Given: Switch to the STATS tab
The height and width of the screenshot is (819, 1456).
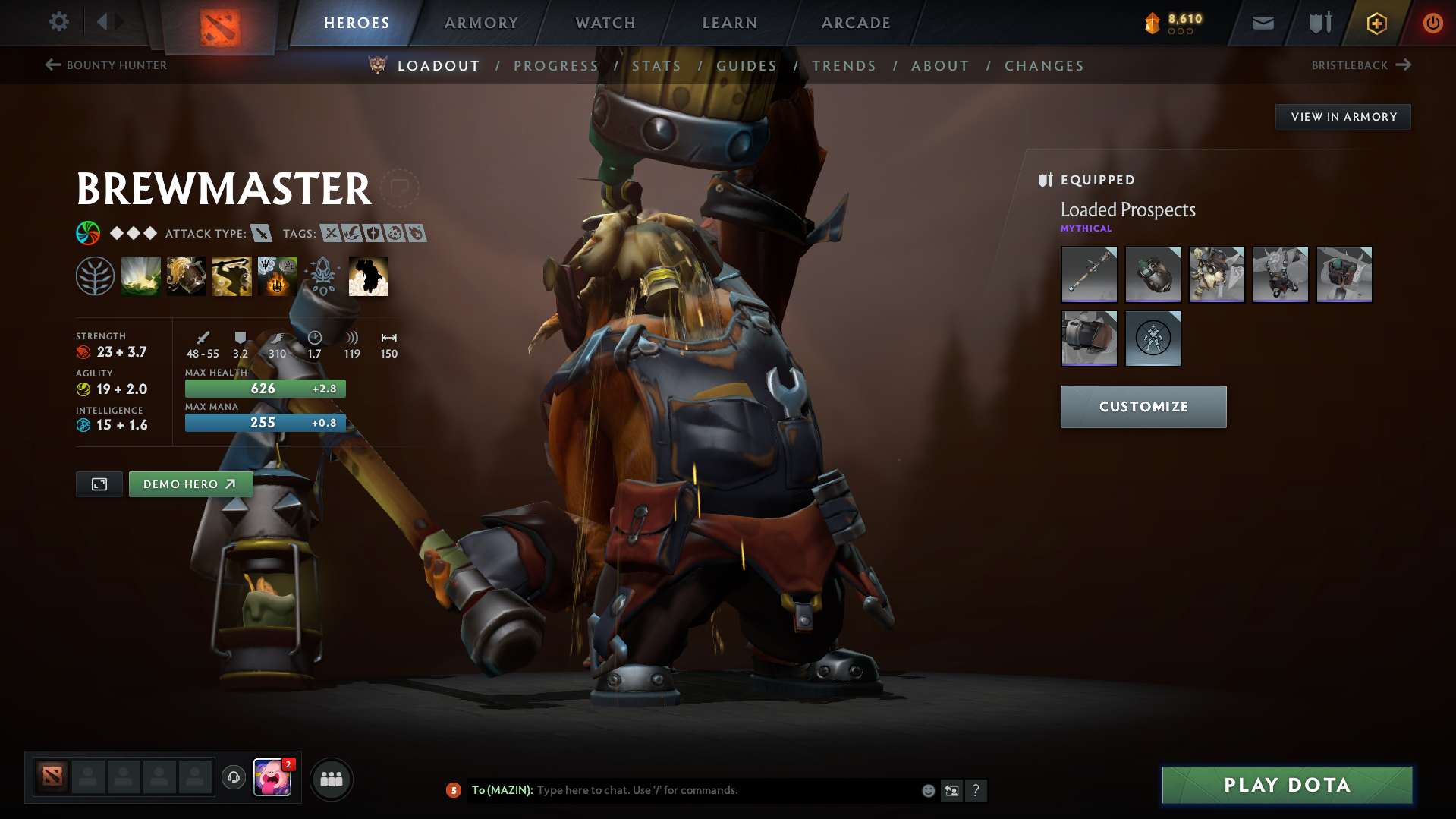Looking at the screenshot, I should pos(657,66).
